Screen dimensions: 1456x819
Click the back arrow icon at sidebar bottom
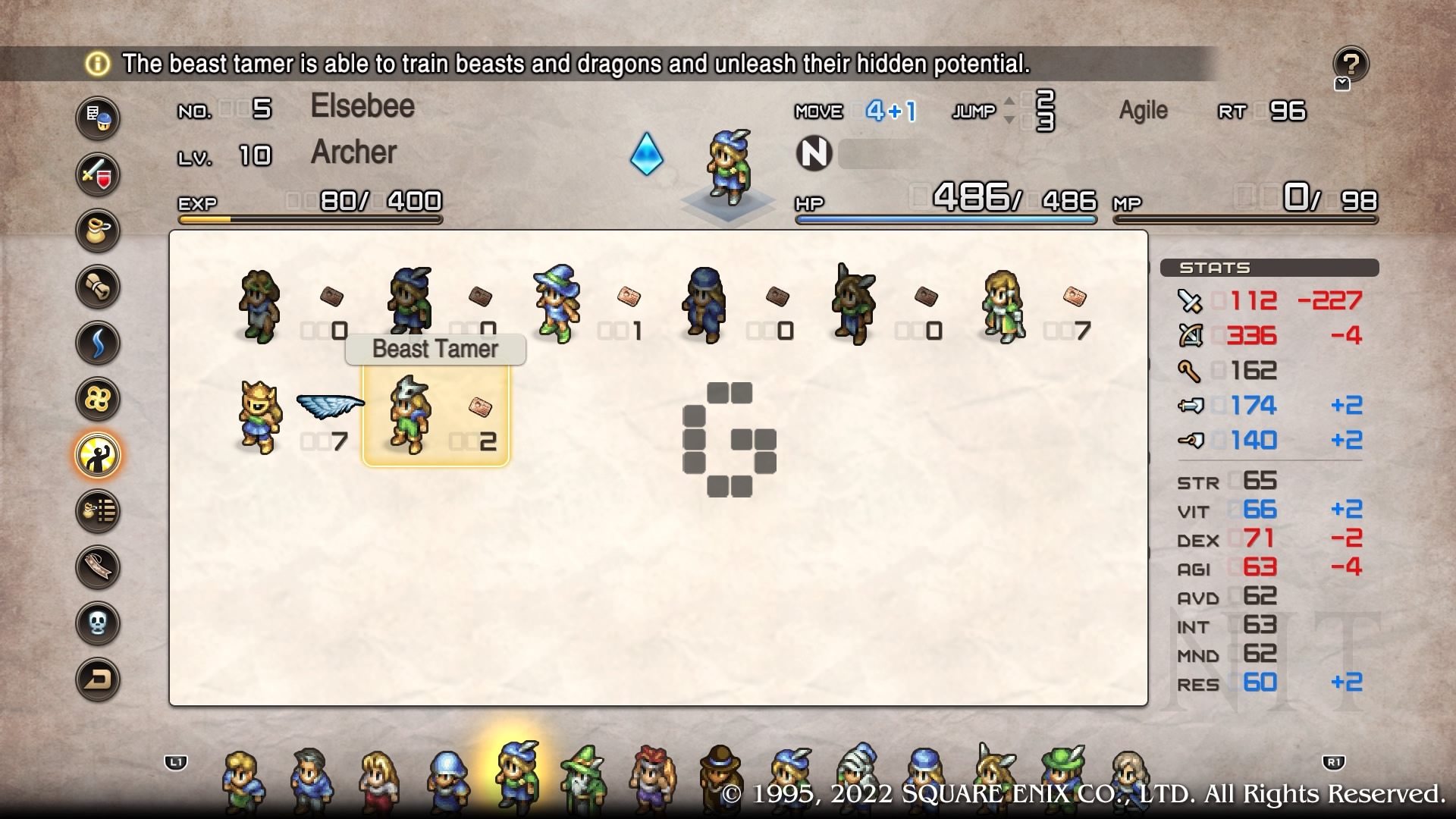[x=98, y=680]
